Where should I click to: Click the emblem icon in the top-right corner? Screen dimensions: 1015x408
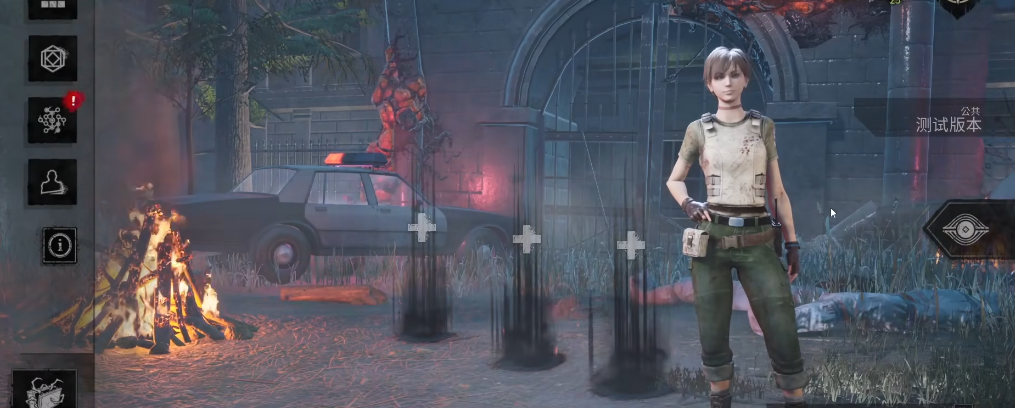click(x=958, y=6)
